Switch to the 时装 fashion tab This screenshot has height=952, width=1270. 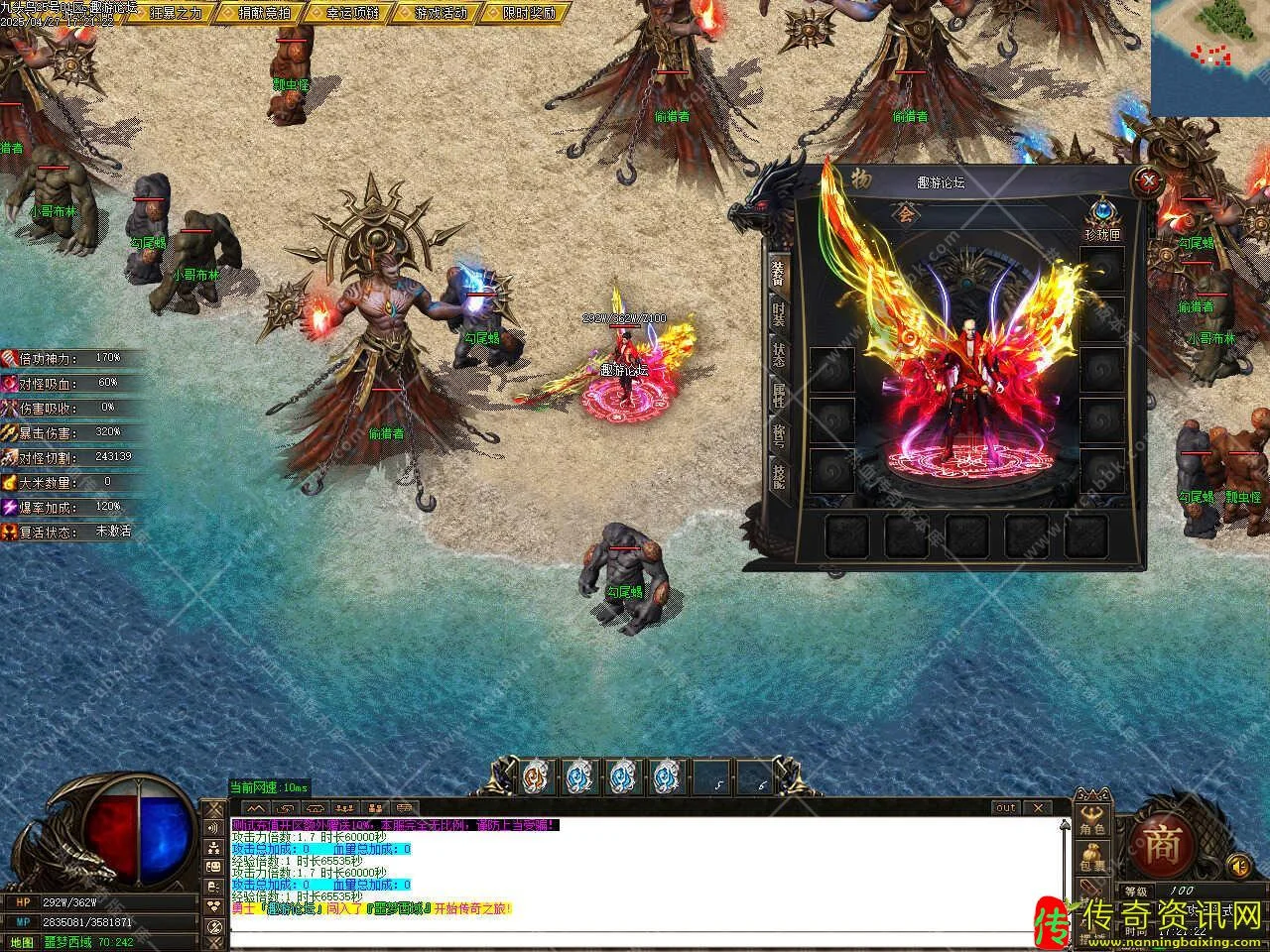pos(778,315)
